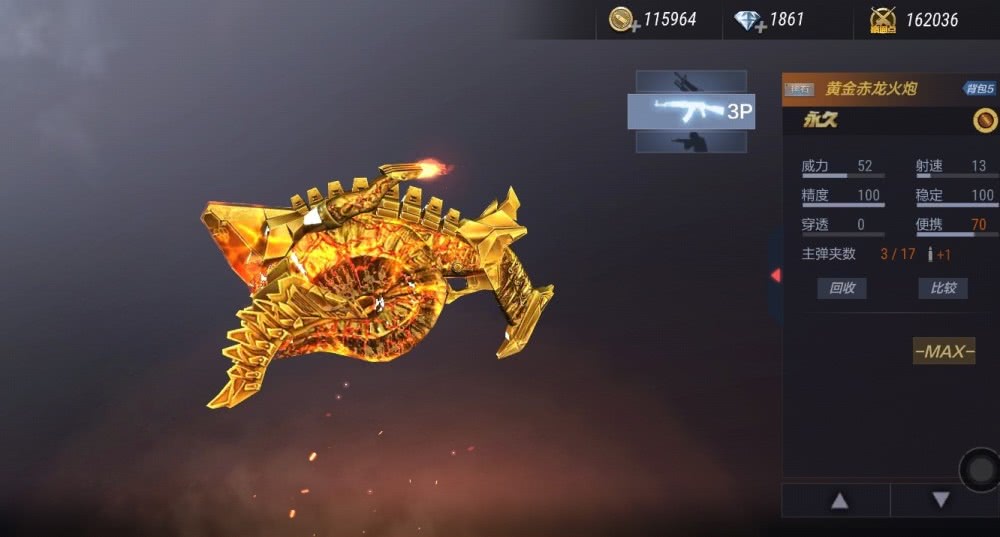This screenshot has width=1000, height=537.
Task: Select the 3P rifle view tab
Action: tap(691, 111)
